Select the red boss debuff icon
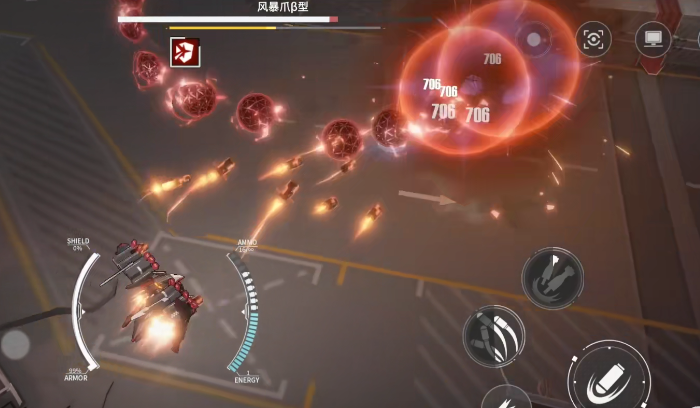The width and height of the screenshot is (700, 408). [184, 51]
